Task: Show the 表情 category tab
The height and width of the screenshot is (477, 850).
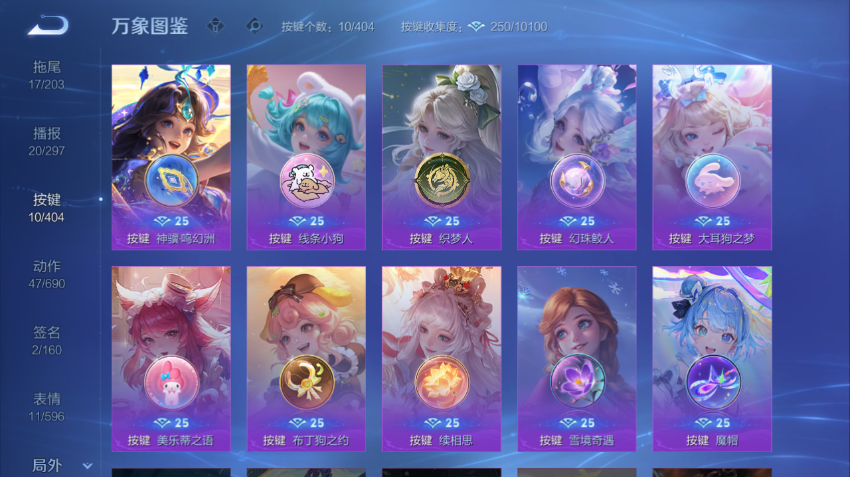Action: (47, 405)
